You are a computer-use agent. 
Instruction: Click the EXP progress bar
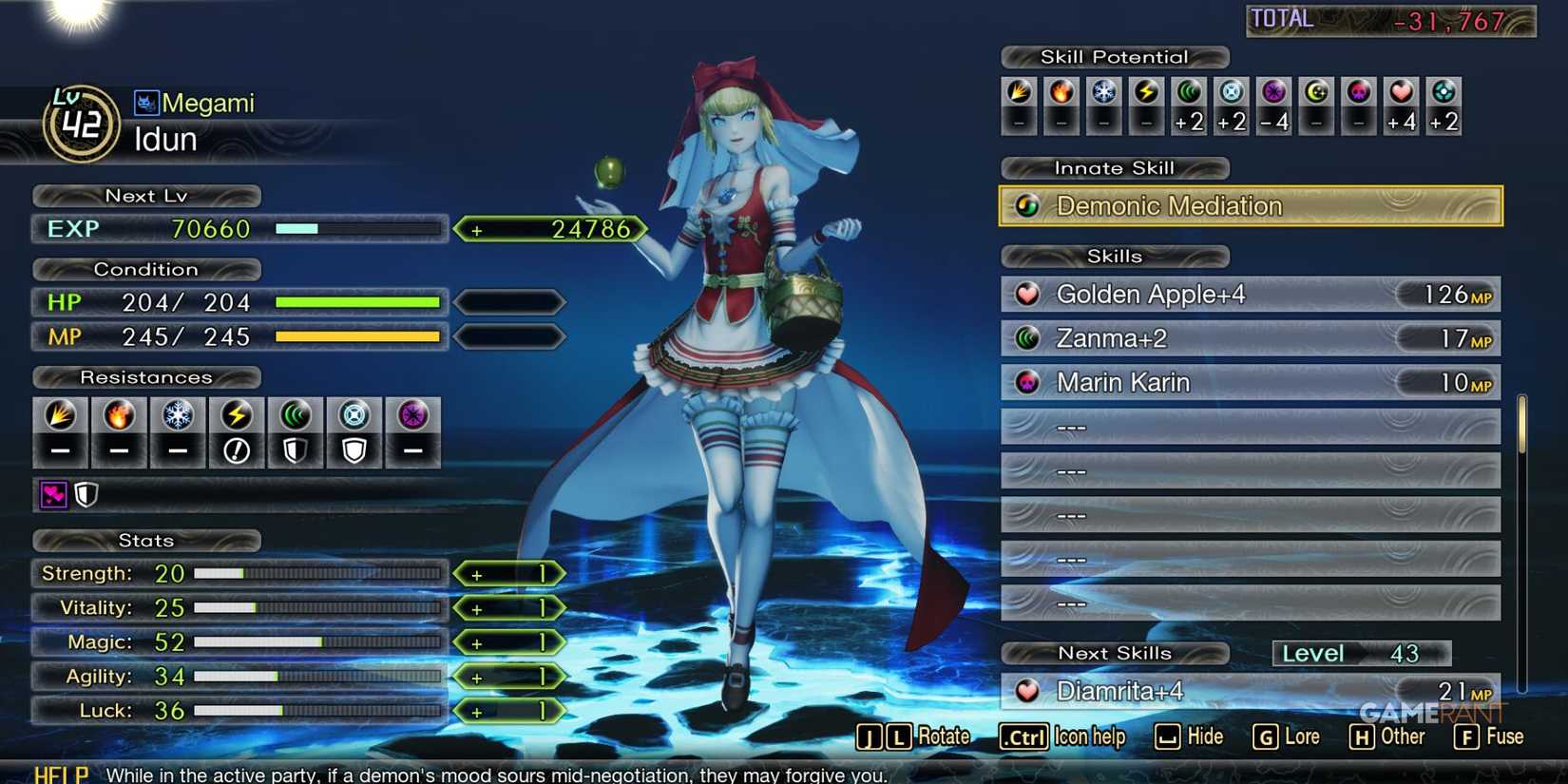(x=359, y=228)
